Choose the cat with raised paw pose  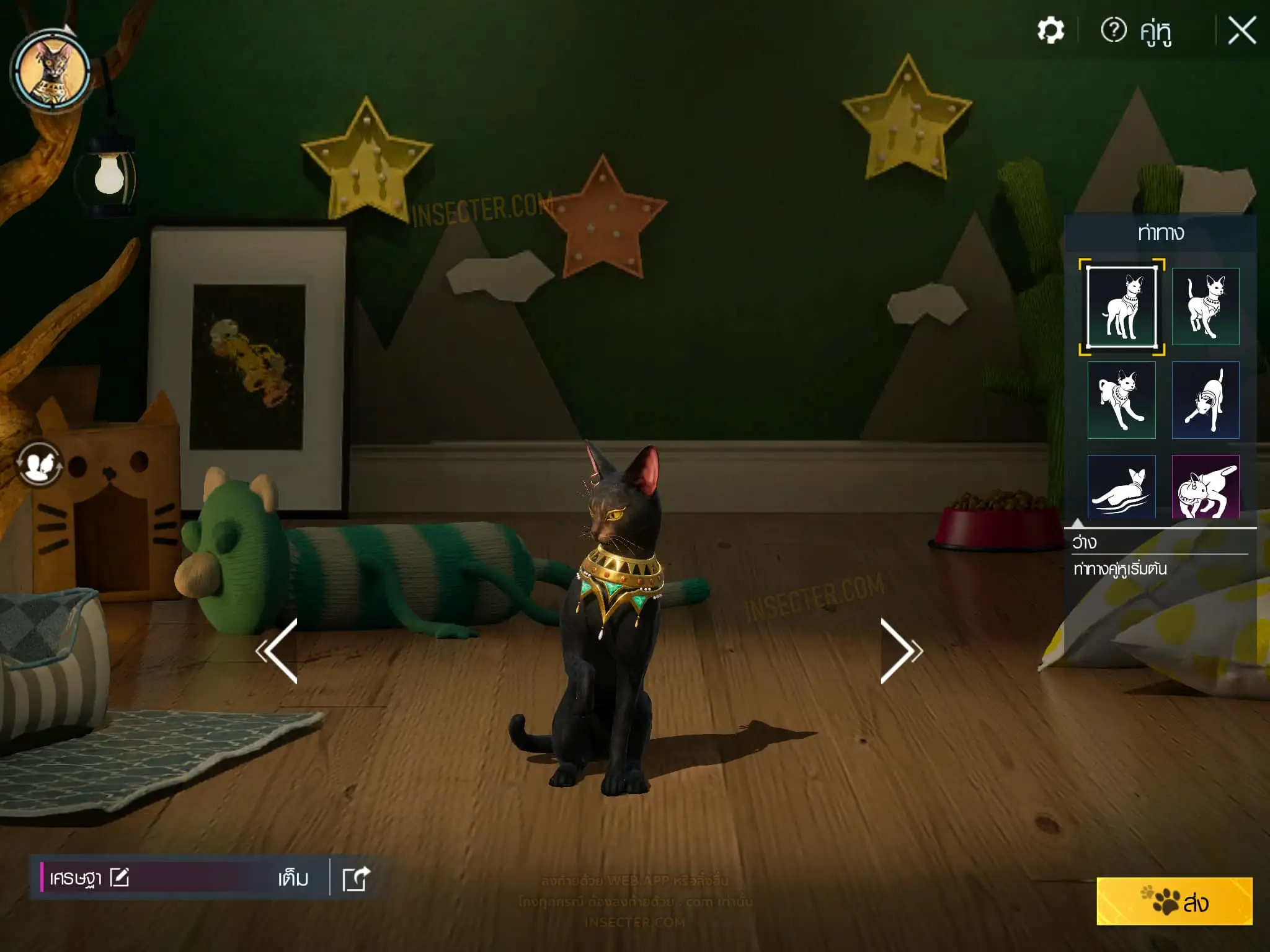coord(1206,307)
